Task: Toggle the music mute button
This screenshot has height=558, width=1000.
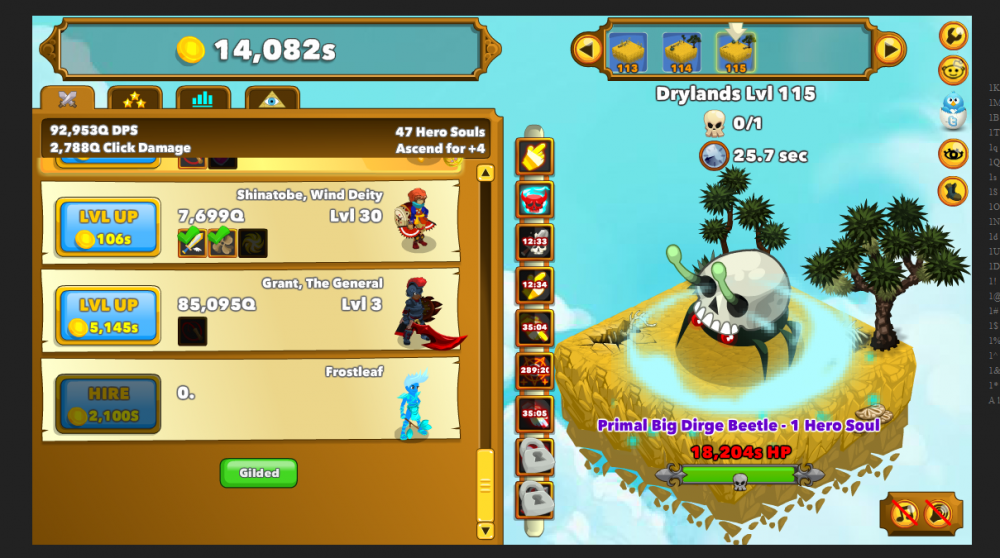Action: 905,514
